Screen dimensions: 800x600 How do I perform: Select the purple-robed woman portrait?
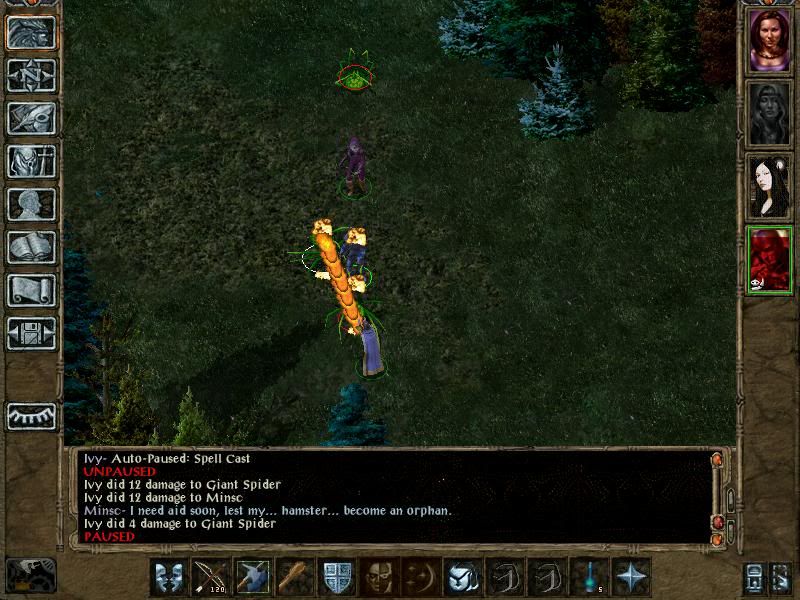tap(770, 41)
